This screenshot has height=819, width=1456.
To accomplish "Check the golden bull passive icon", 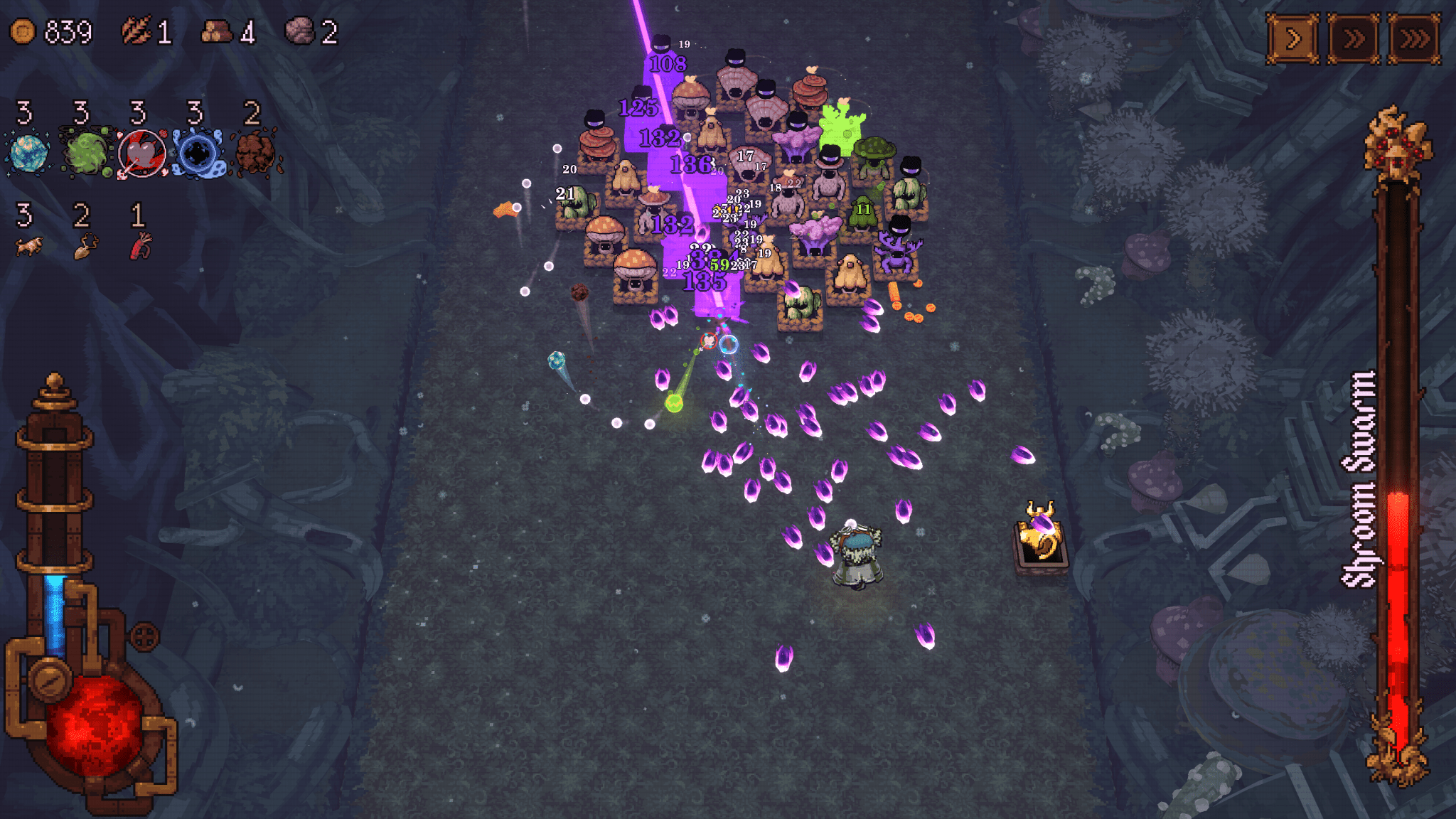I will [28, 246].
